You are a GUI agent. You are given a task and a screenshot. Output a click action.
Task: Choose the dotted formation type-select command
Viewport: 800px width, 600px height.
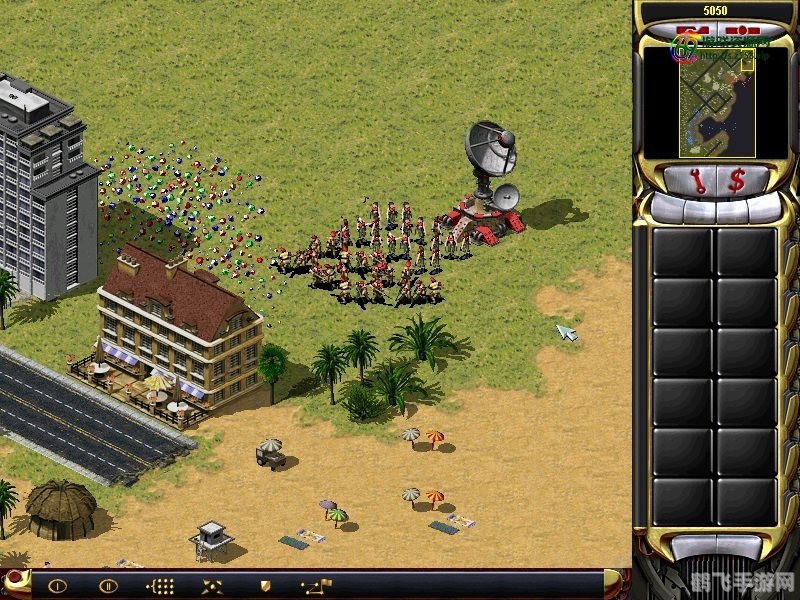[160, 586]
